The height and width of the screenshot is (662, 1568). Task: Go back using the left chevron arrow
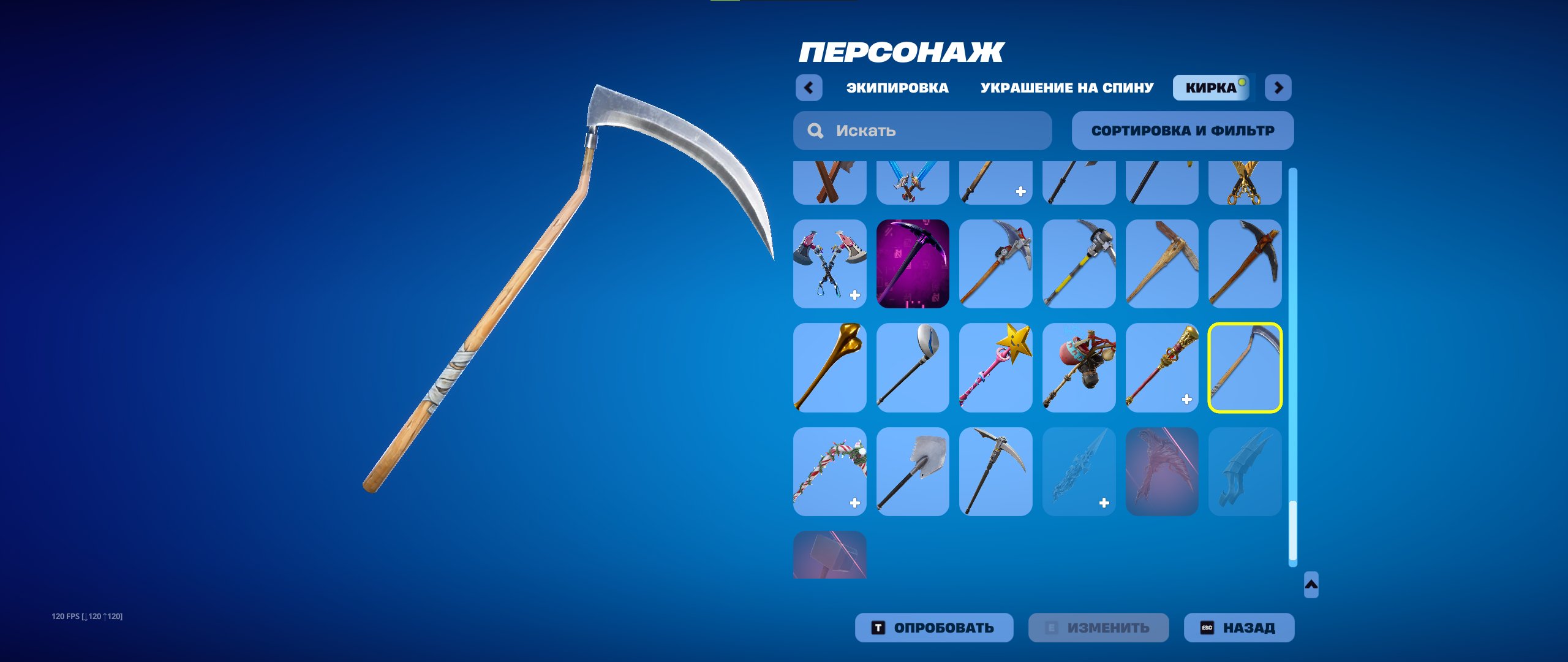pyautogui.click(x=810, y=88)
